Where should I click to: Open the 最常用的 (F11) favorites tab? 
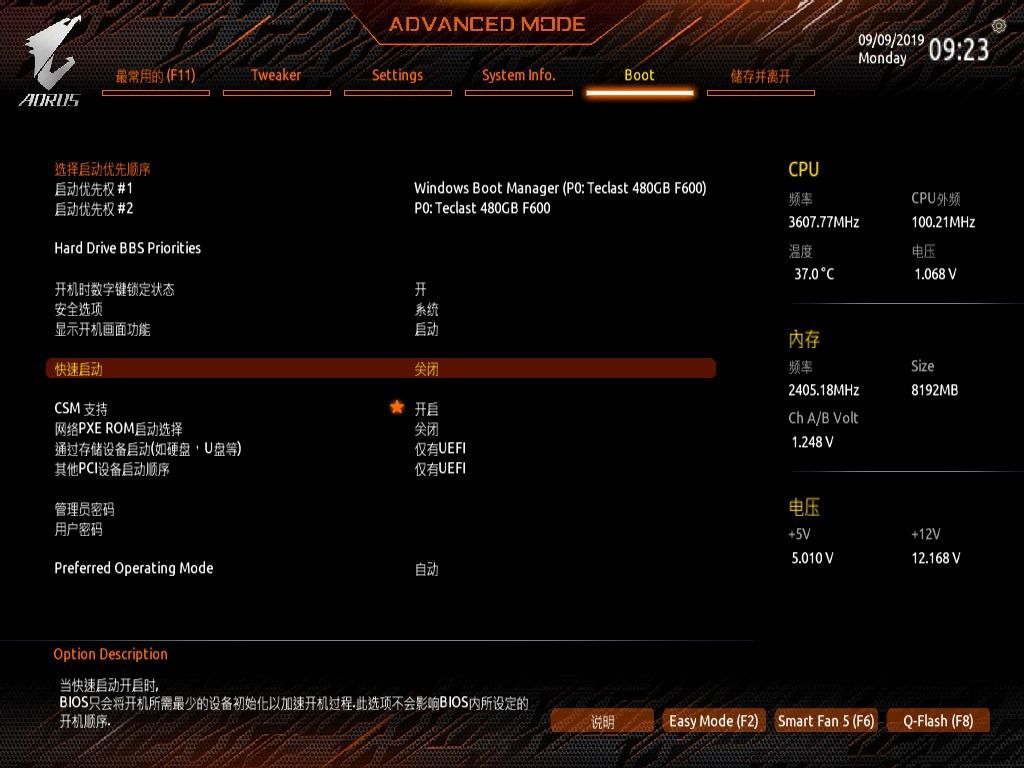(155, 76)
